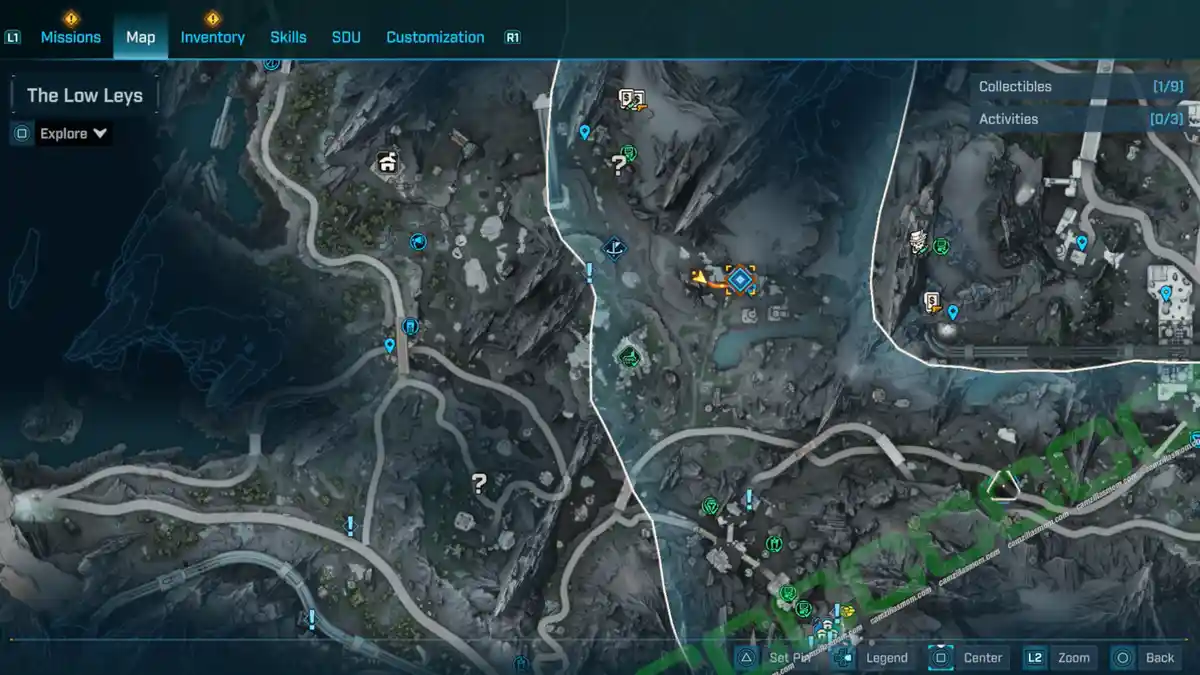Select the orange highlighted diamond objective marker
Viewport: 1200px width, 675px height.
tap(740, 280)
